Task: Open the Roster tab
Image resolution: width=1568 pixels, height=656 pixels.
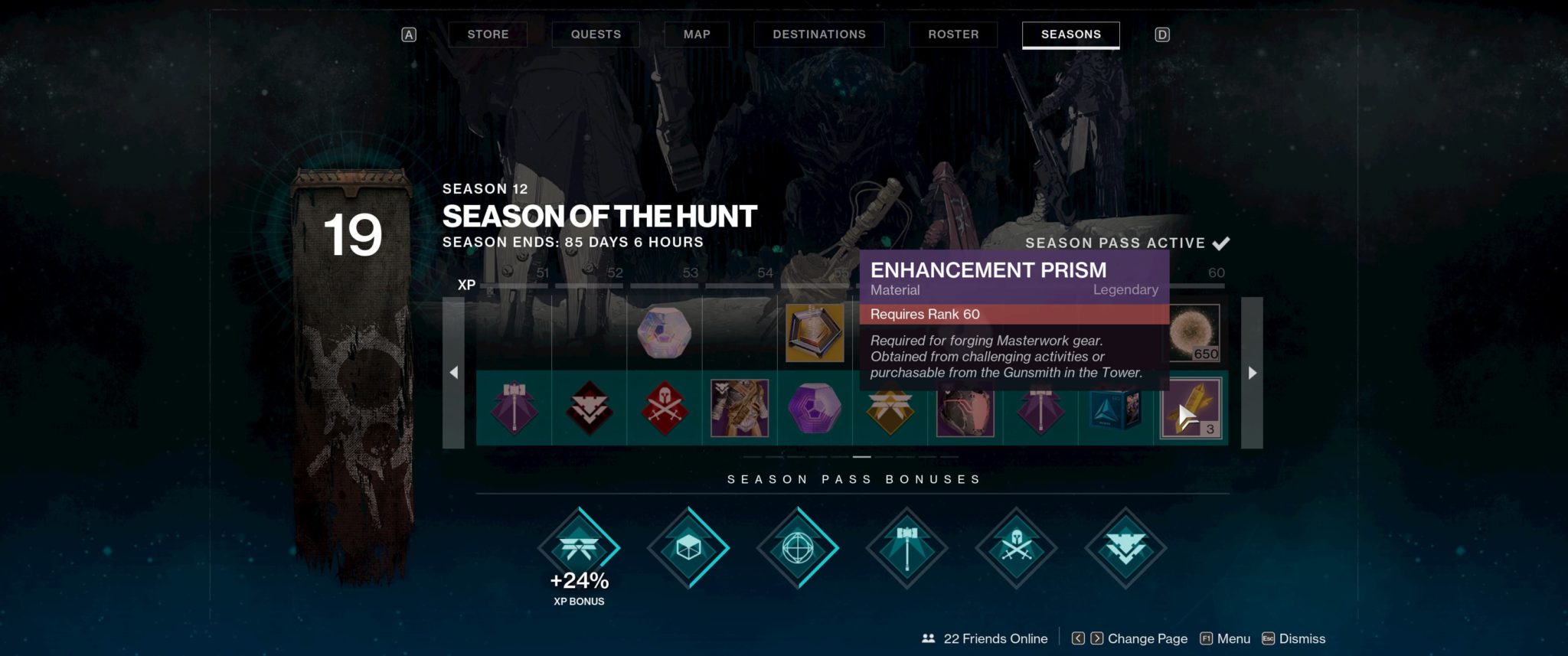Action: click(x=952, y=34)
